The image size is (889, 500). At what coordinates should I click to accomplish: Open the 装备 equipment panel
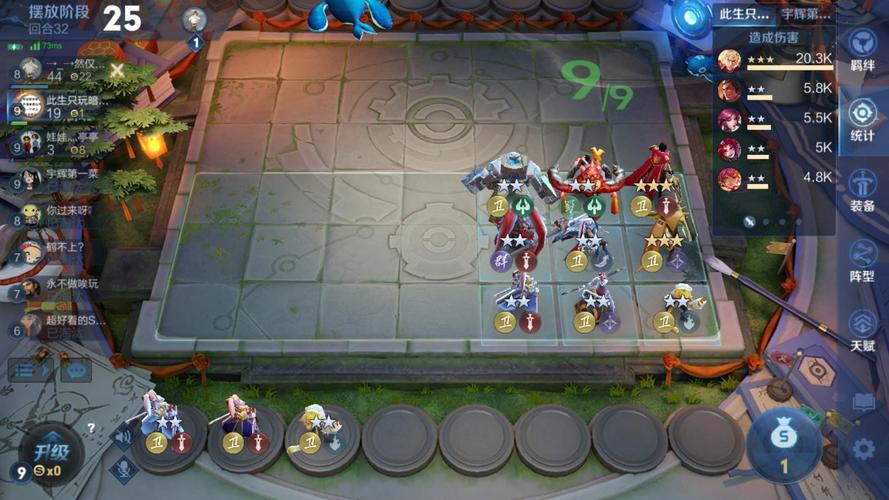coord(862,190)
